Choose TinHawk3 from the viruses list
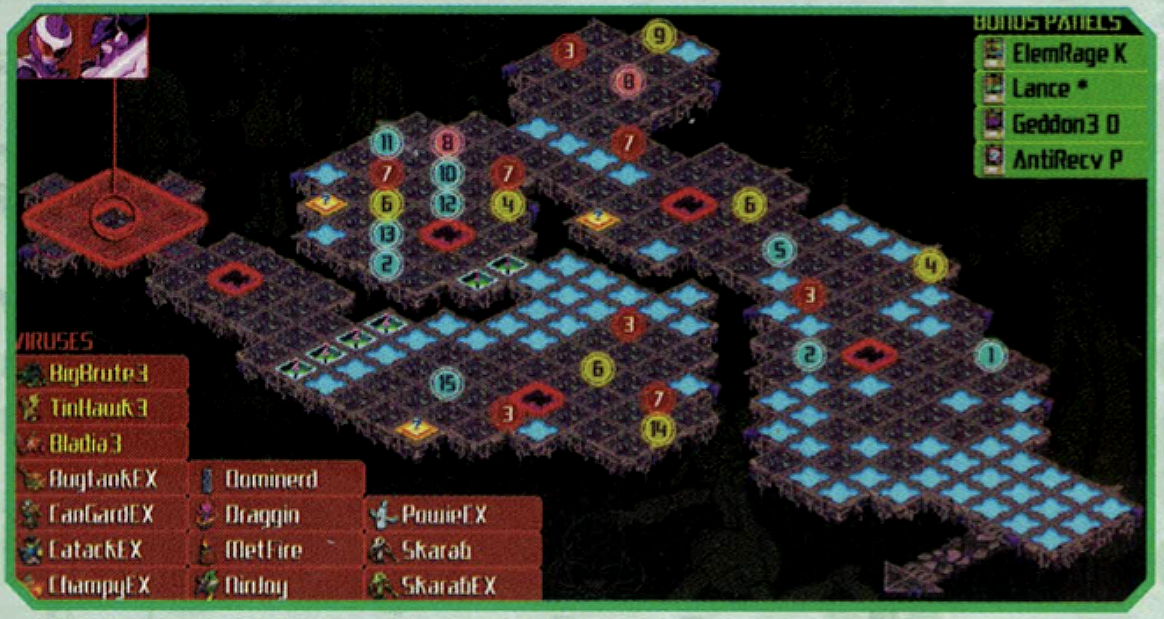The height and width of the screenshot is (619, 1164). tap(102, 408)
